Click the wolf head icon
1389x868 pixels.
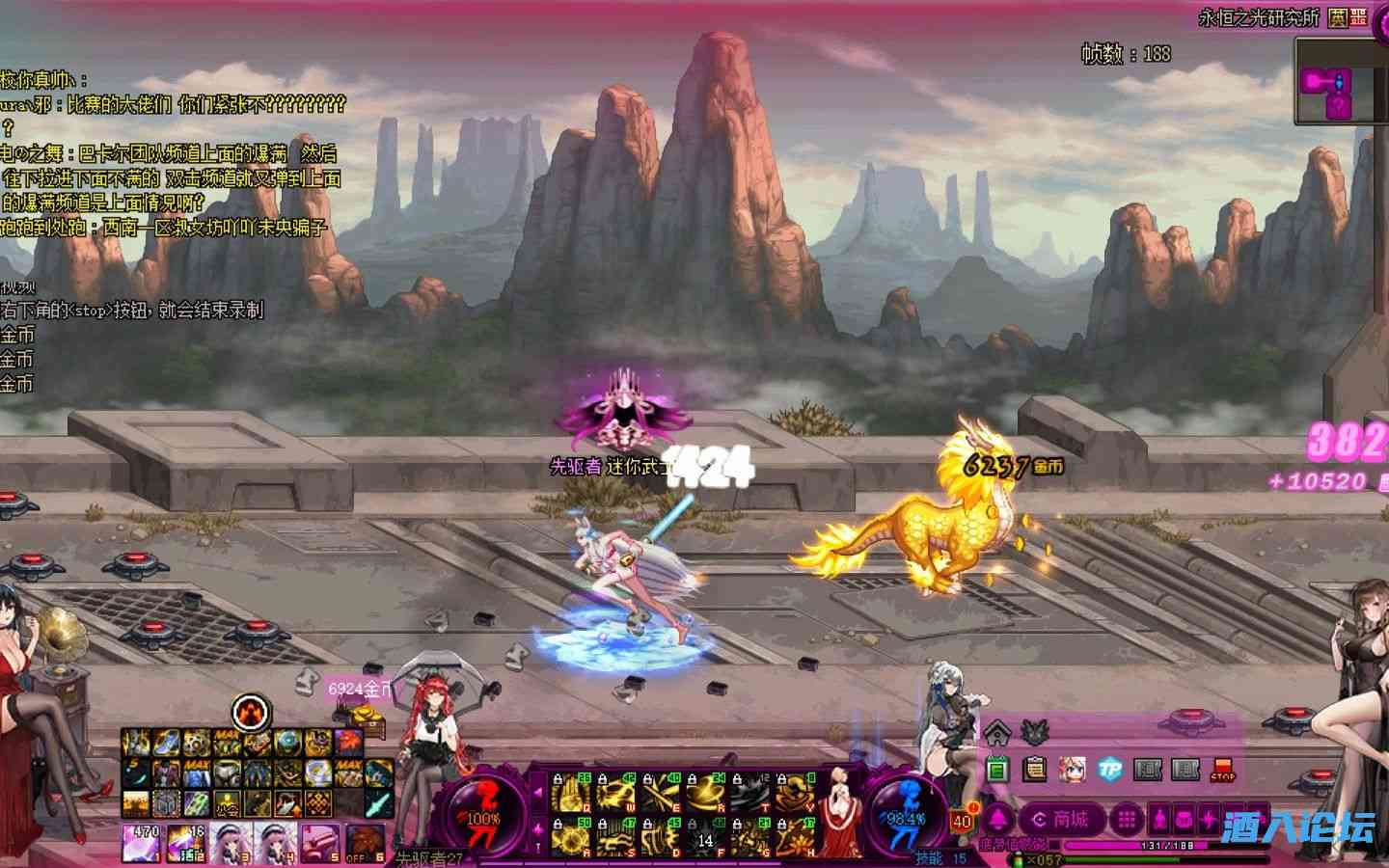pyautogui.click(x=1035, y=732)
